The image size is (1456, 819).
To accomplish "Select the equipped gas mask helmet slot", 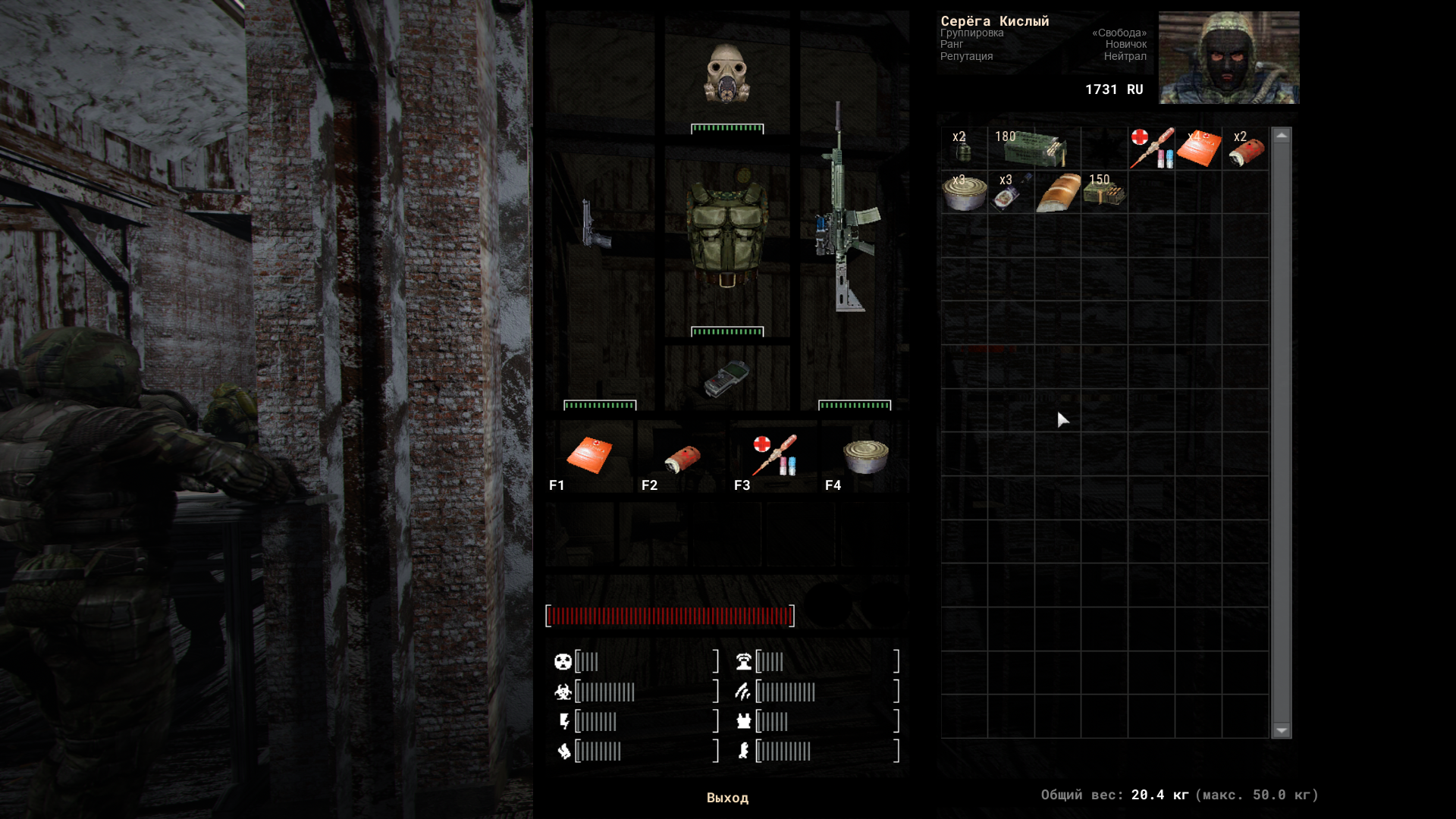I will [726, 74].
